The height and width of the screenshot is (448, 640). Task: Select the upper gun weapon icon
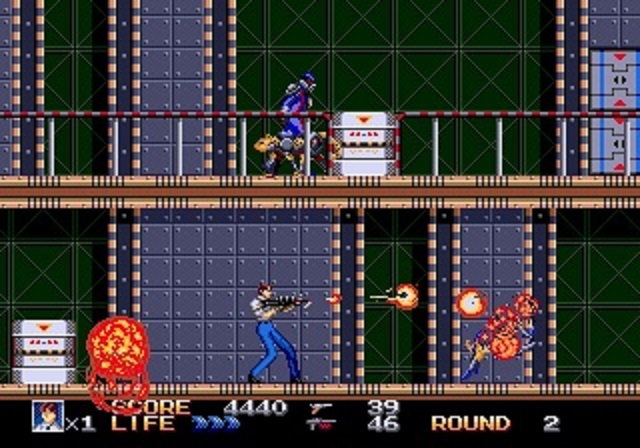coord(322,408)
